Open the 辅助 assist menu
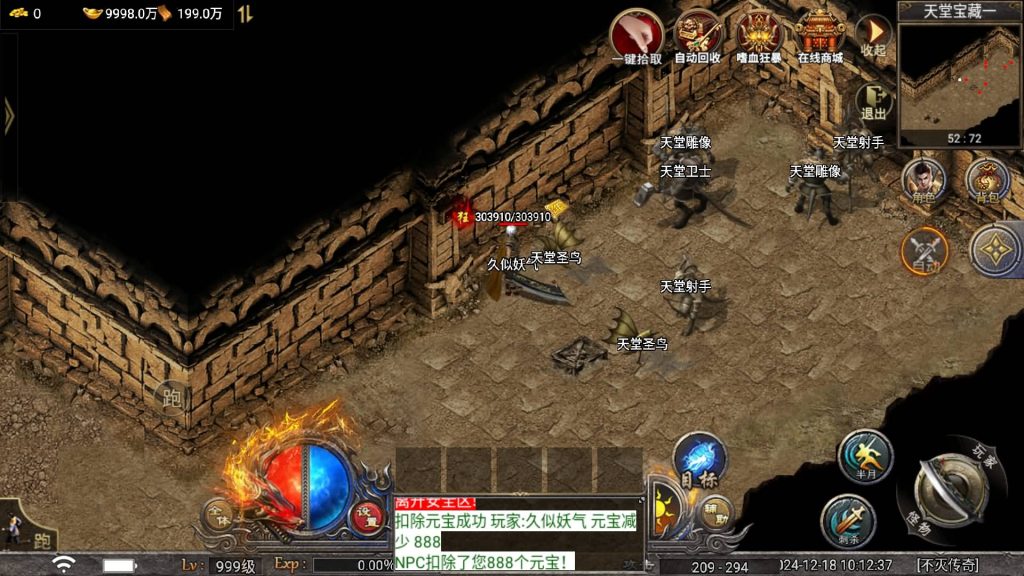The width and height of the screenshot is (1024, 576). [x=715, y=514]
